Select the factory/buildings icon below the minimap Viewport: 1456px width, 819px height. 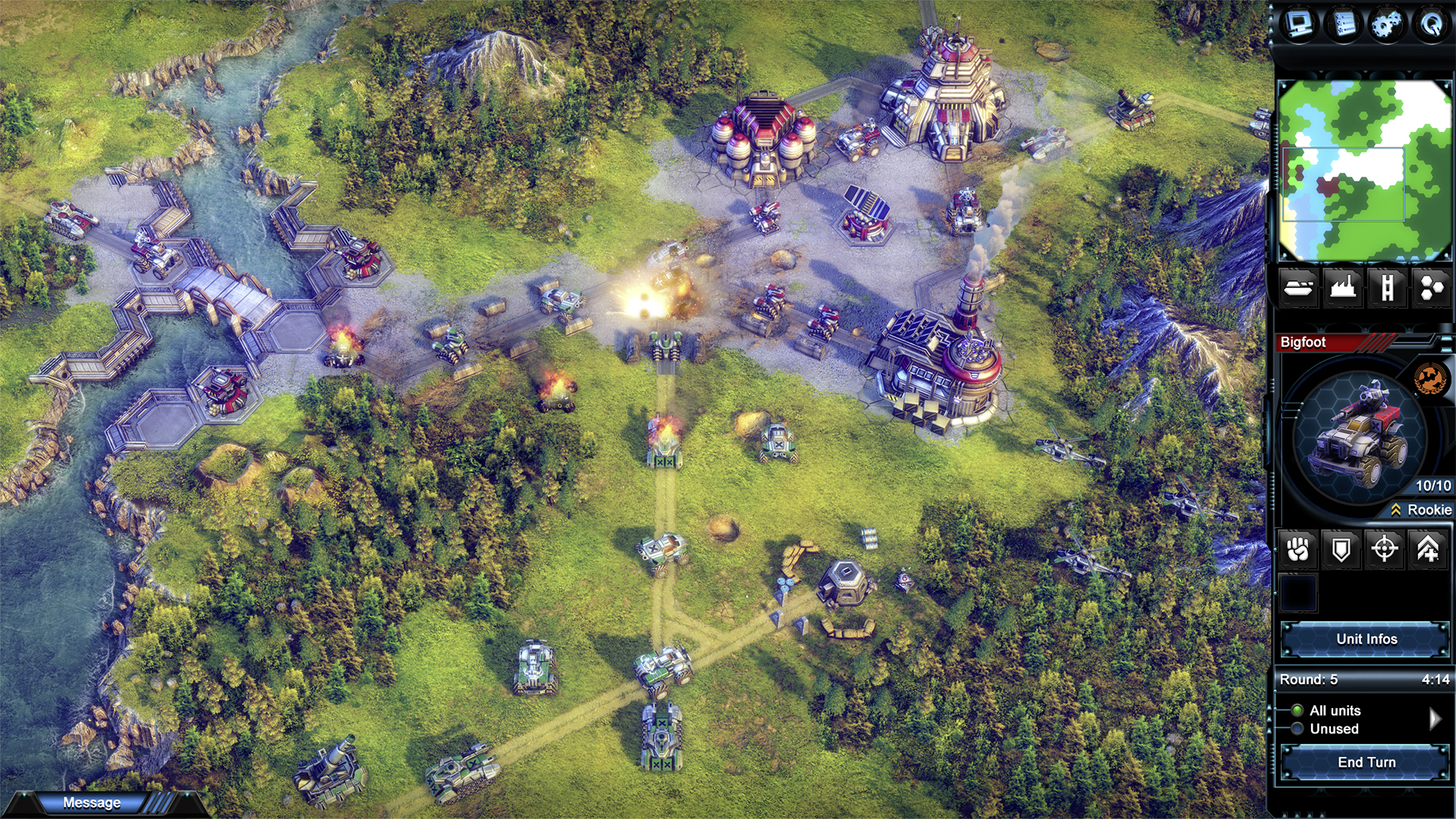coord(1343,289)
